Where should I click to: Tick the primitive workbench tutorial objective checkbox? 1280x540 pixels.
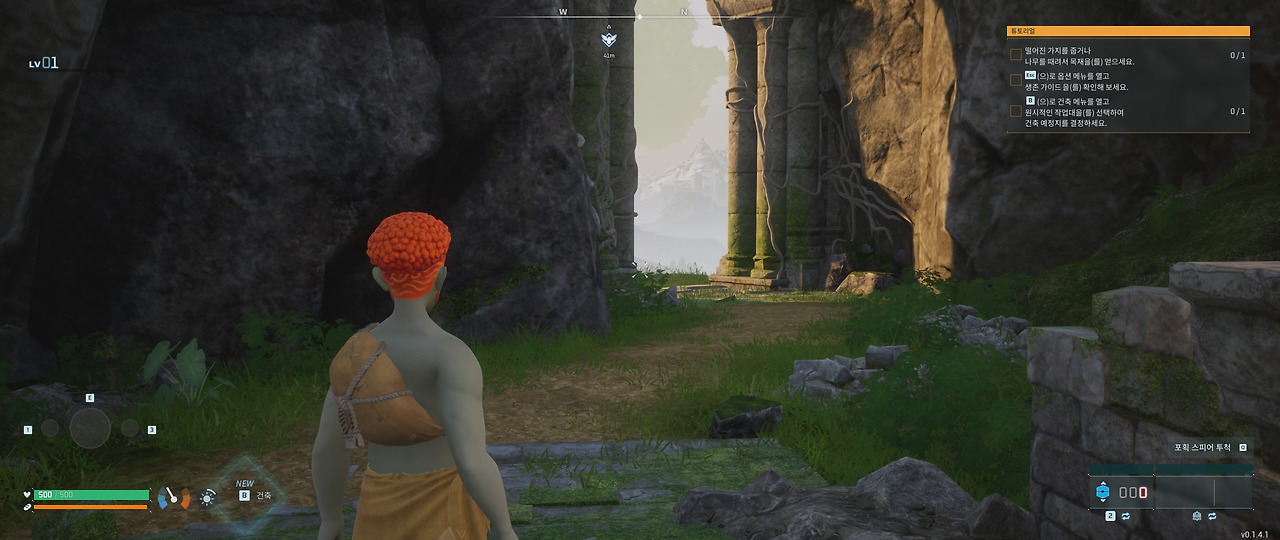pos(1016,111)
